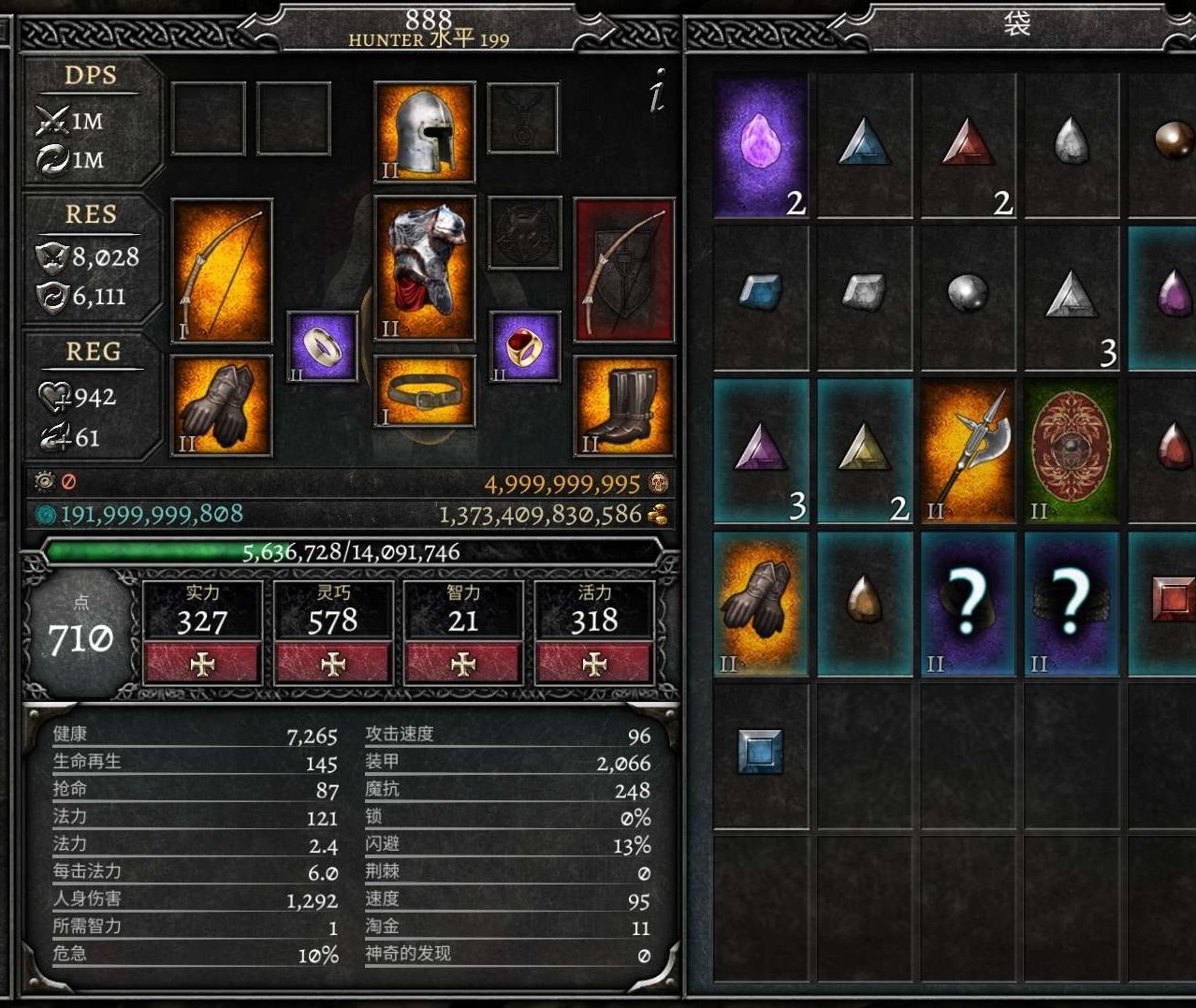Viewport: 1196px width, 1008px height.
Task: Pick the halberd axe in the bag
Action: 968,450
